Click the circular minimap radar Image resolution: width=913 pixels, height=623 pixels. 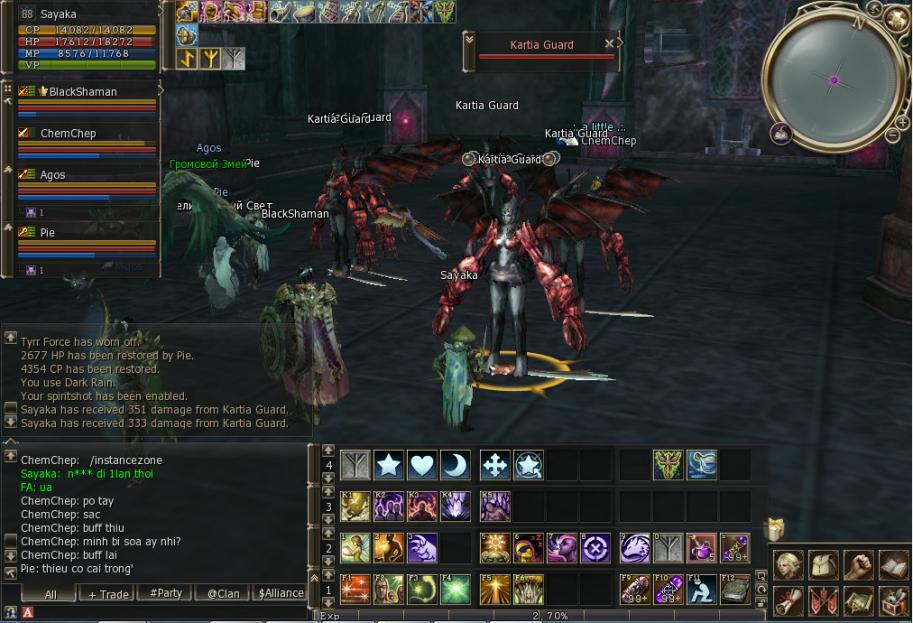833,79
